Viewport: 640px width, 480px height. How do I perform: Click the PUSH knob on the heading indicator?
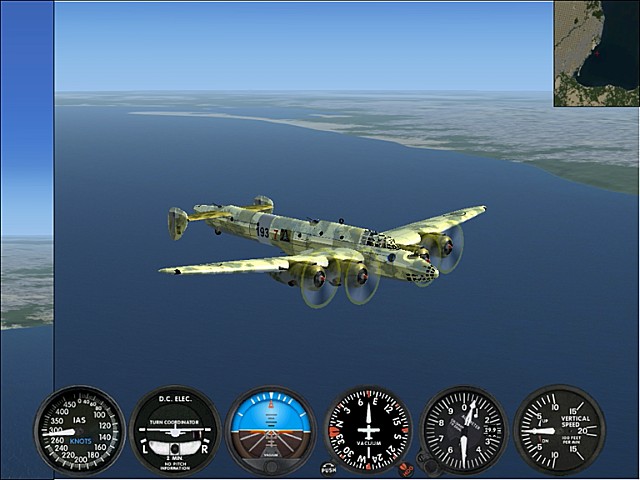coord(329,467)
